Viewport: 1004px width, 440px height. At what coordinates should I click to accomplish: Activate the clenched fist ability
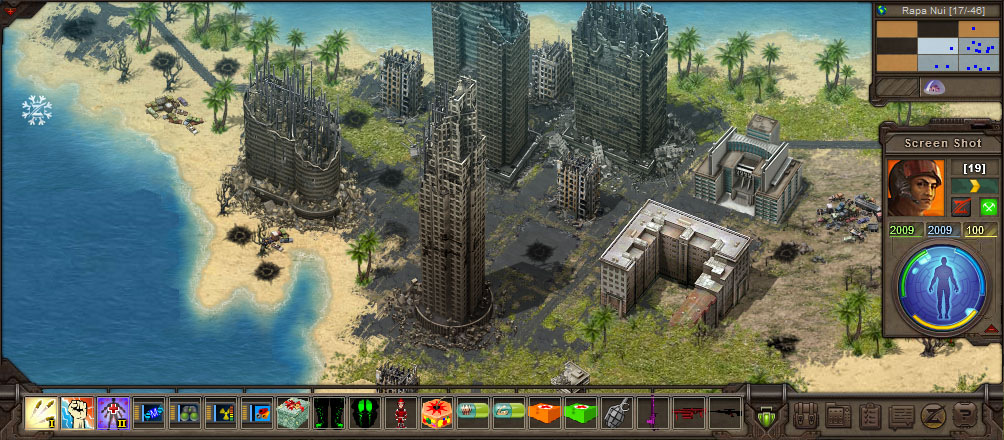(x=77, y=412)
